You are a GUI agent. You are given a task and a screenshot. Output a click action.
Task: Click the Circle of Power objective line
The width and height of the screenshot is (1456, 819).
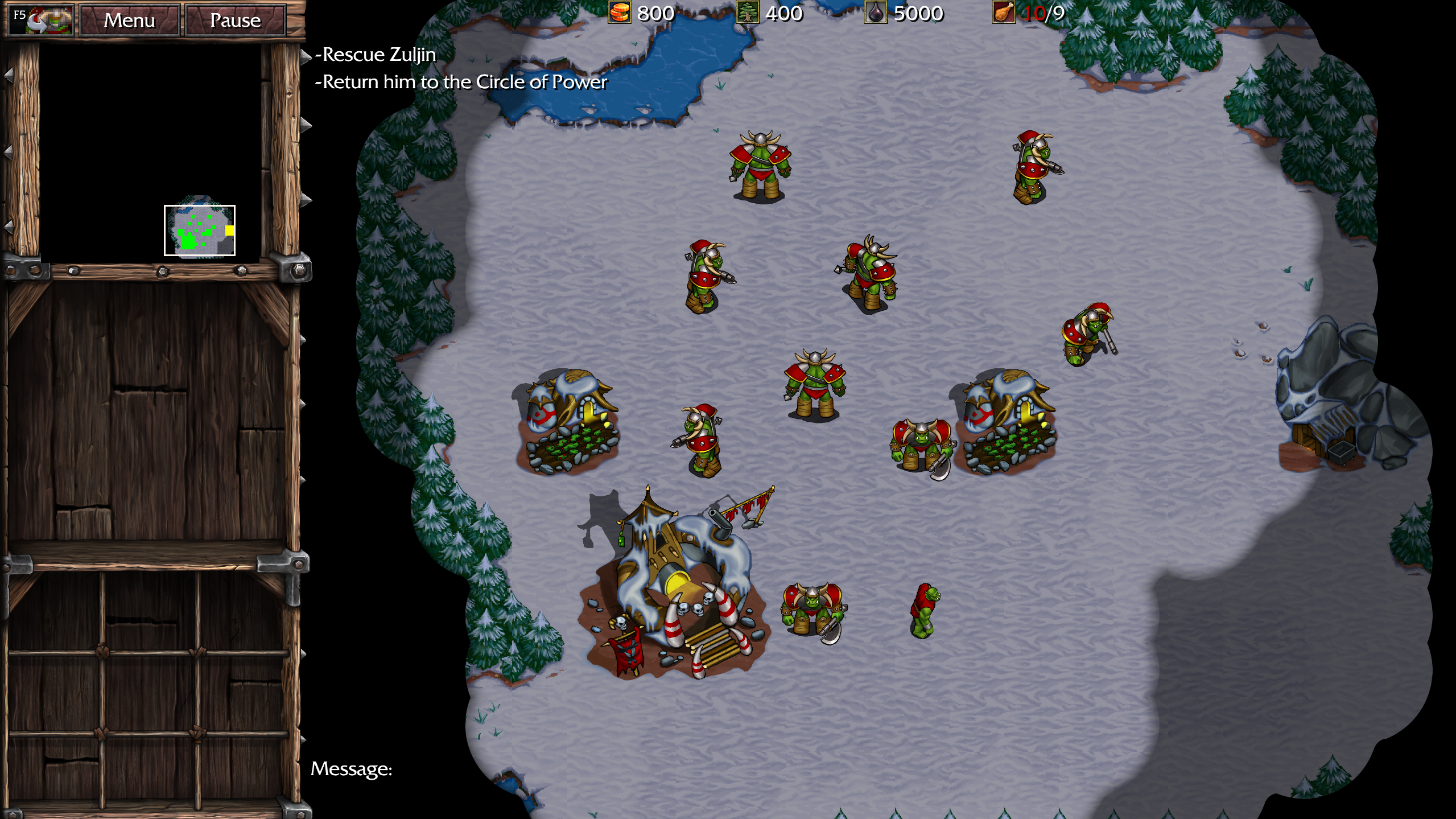point(461,81)
